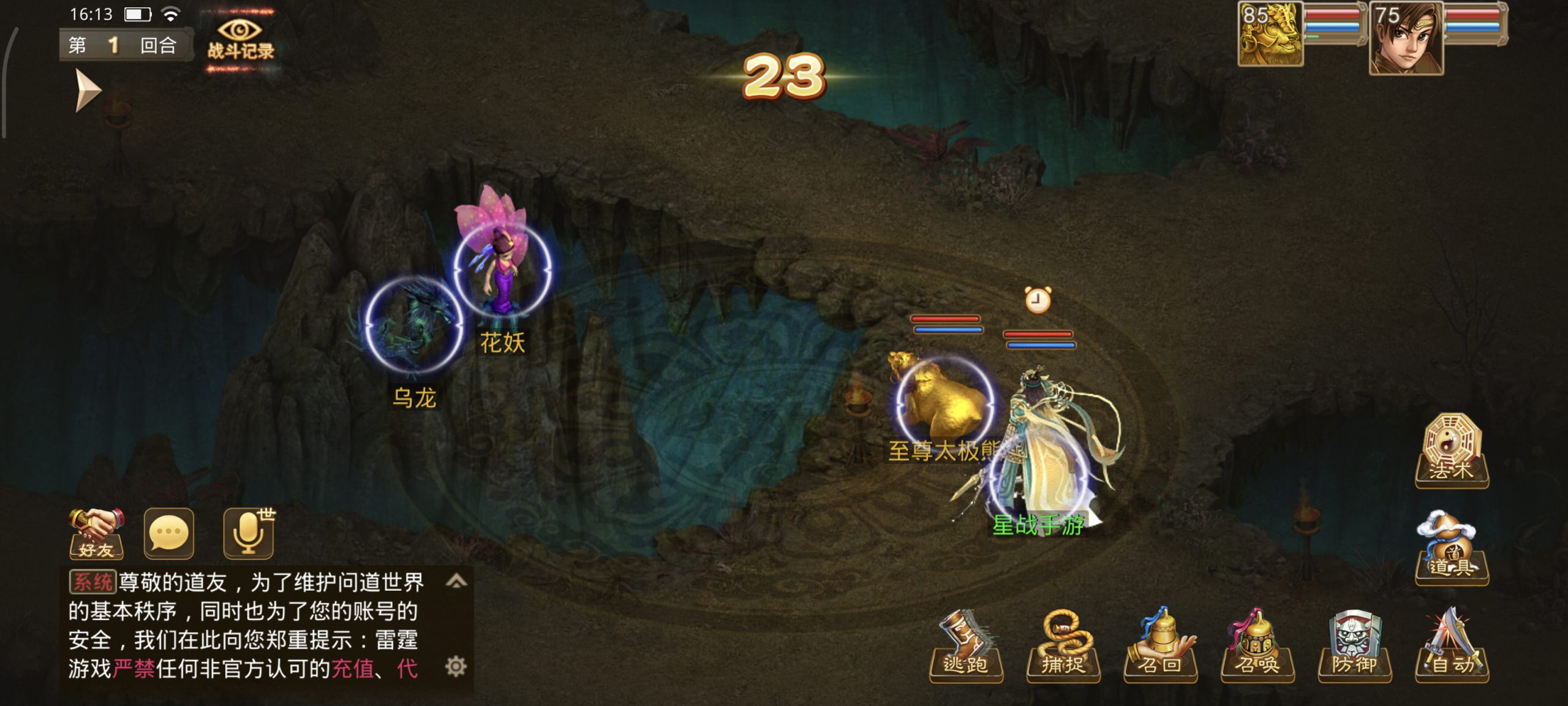Click the arrow expander below the round counter
The image size is (1568, 706).
point(88,91)
